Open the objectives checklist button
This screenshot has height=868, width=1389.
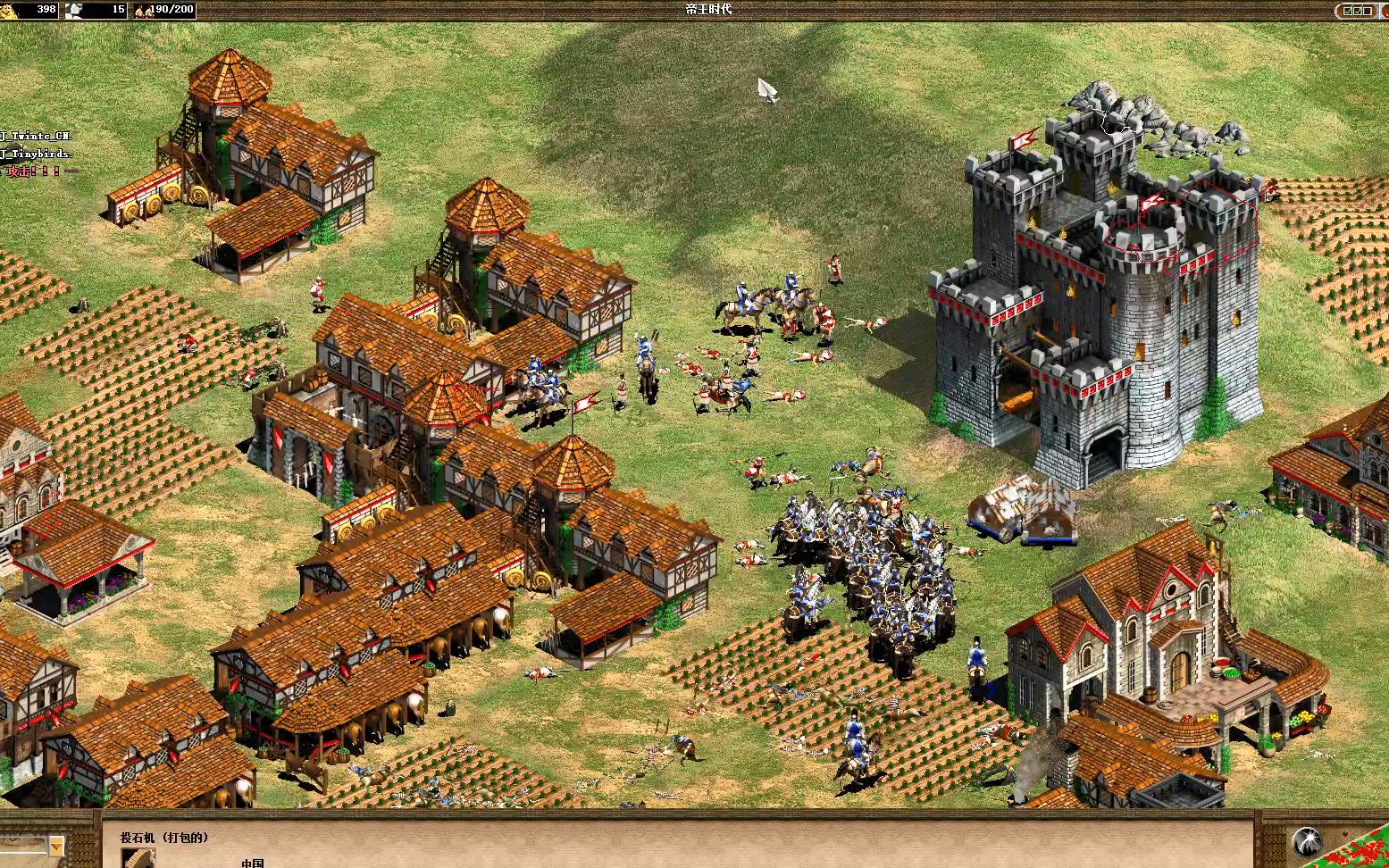(1357, 11)
